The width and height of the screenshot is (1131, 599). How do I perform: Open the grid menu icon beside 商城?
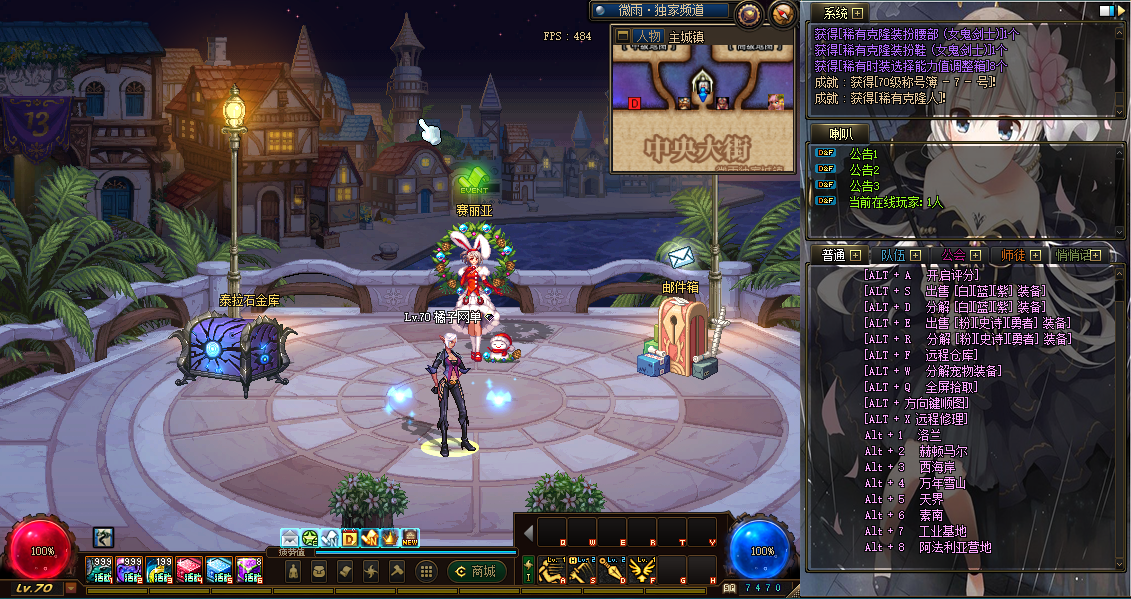click(426, 571)
